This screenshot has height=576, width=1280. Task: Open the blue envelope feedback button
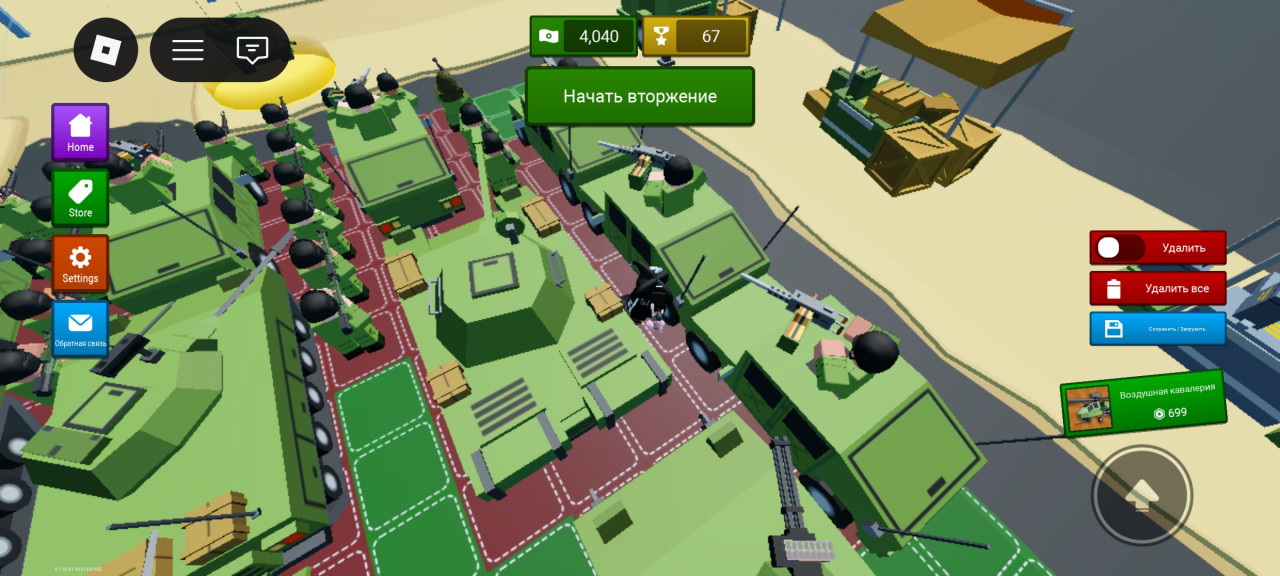80,330
